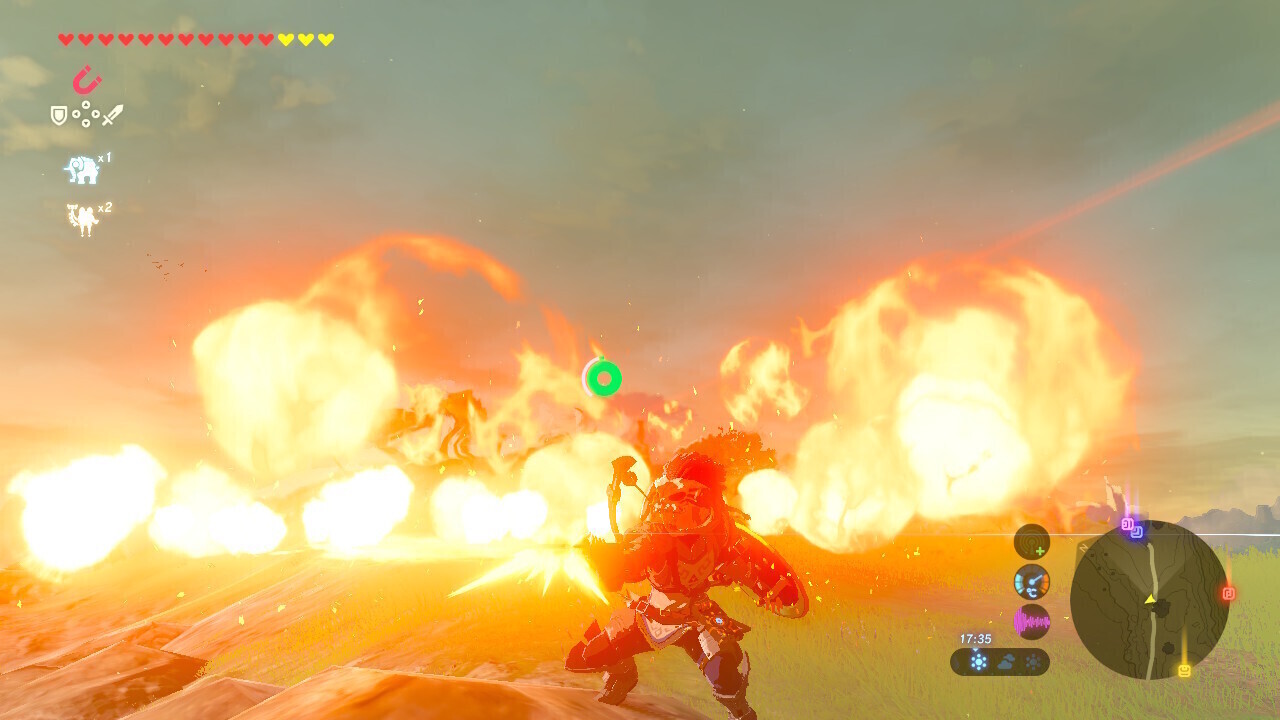Select the cloudy weather forecast icon
Image resolution: width=1280 pixels, height=720 pixels.
(1005, 661)
